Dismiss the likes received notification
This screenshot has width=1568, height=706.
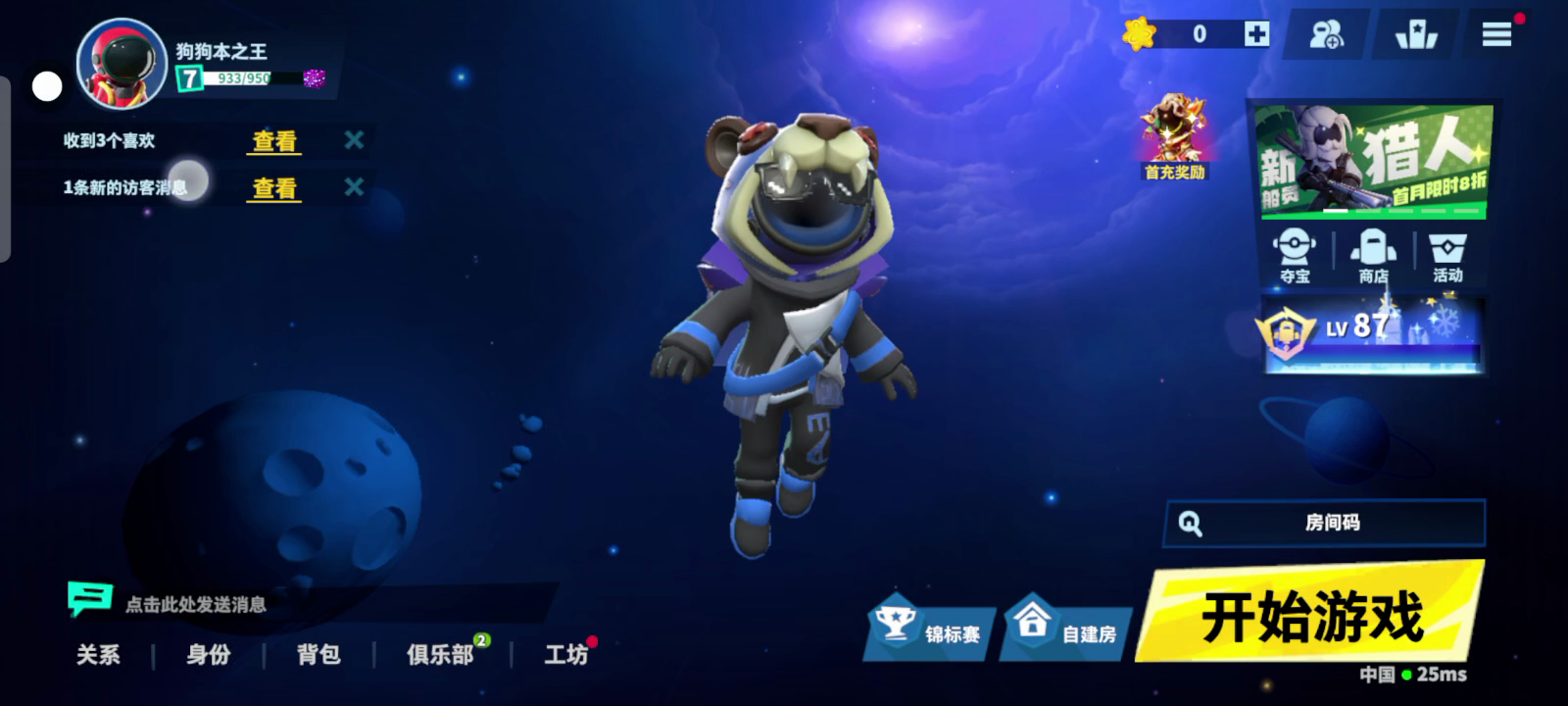[x=354, y=140]
